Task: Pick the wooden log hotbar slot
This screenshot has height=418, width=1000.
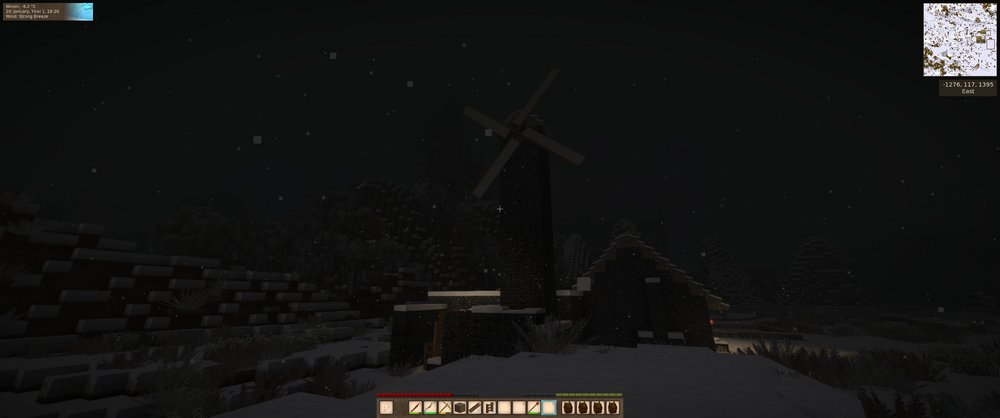Action: (x=475, y=407)
